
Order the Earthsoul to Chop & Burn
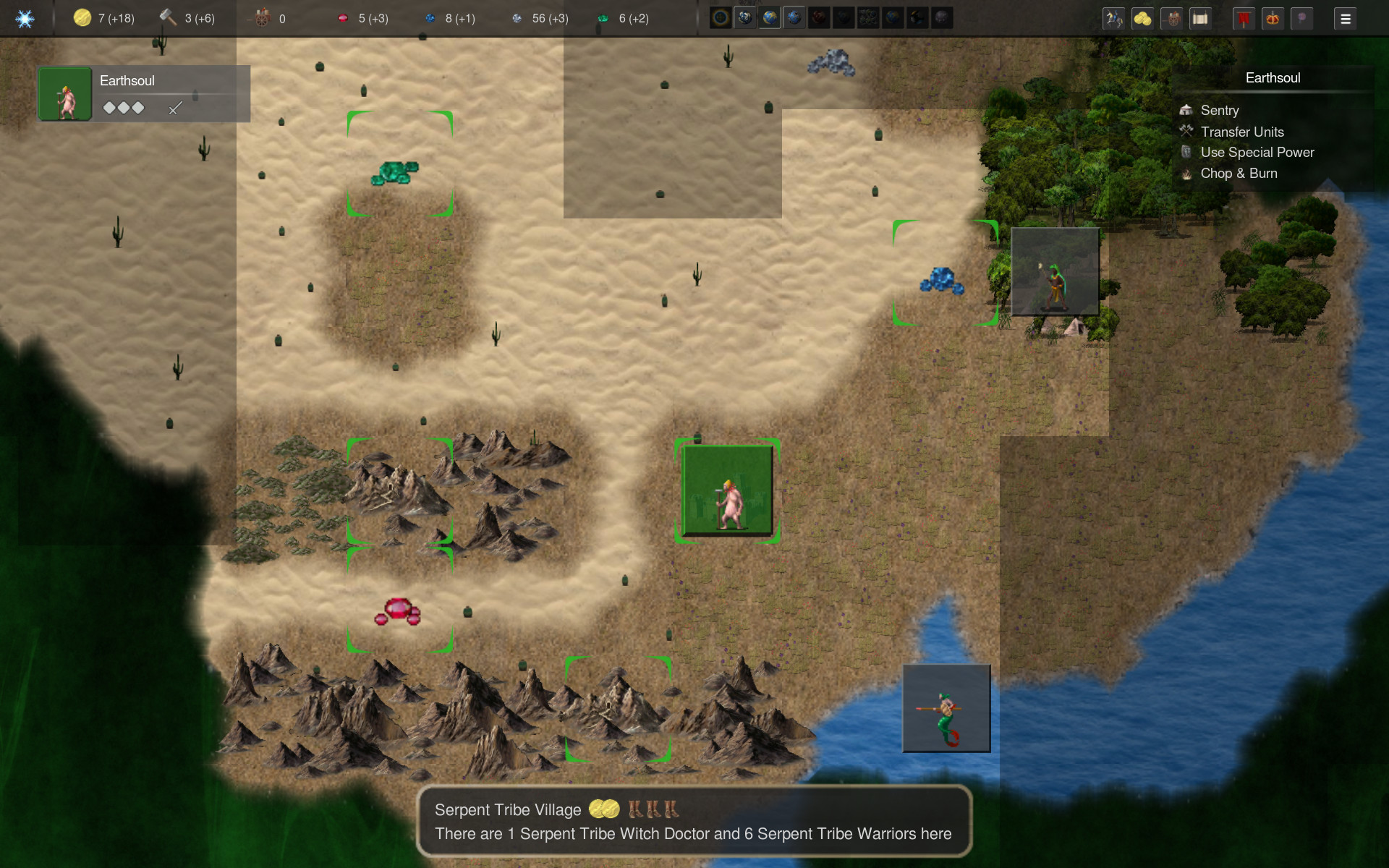click(1238, 174)
